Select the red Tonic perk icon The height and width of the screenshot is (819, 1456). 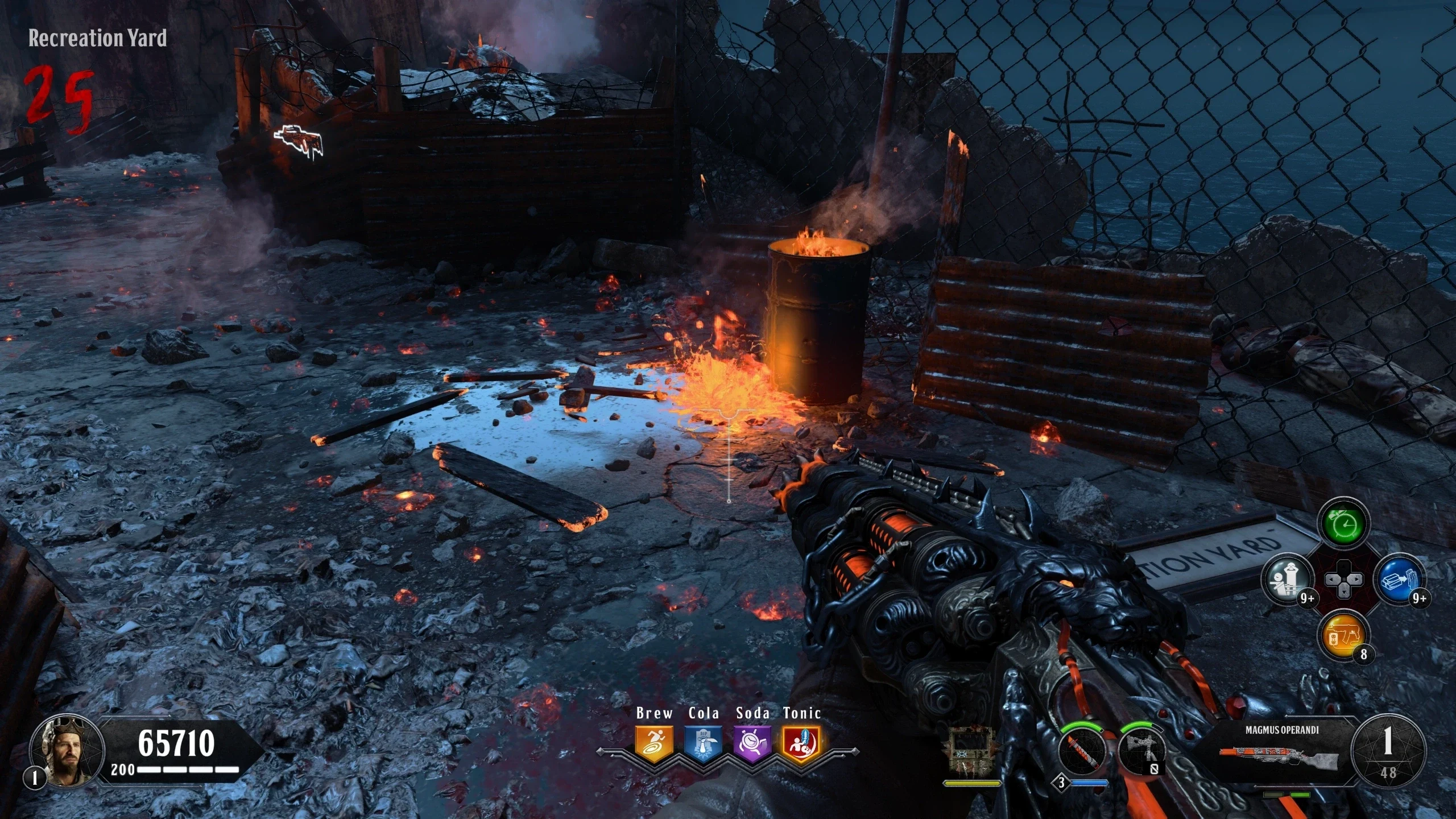click(801, 744)
